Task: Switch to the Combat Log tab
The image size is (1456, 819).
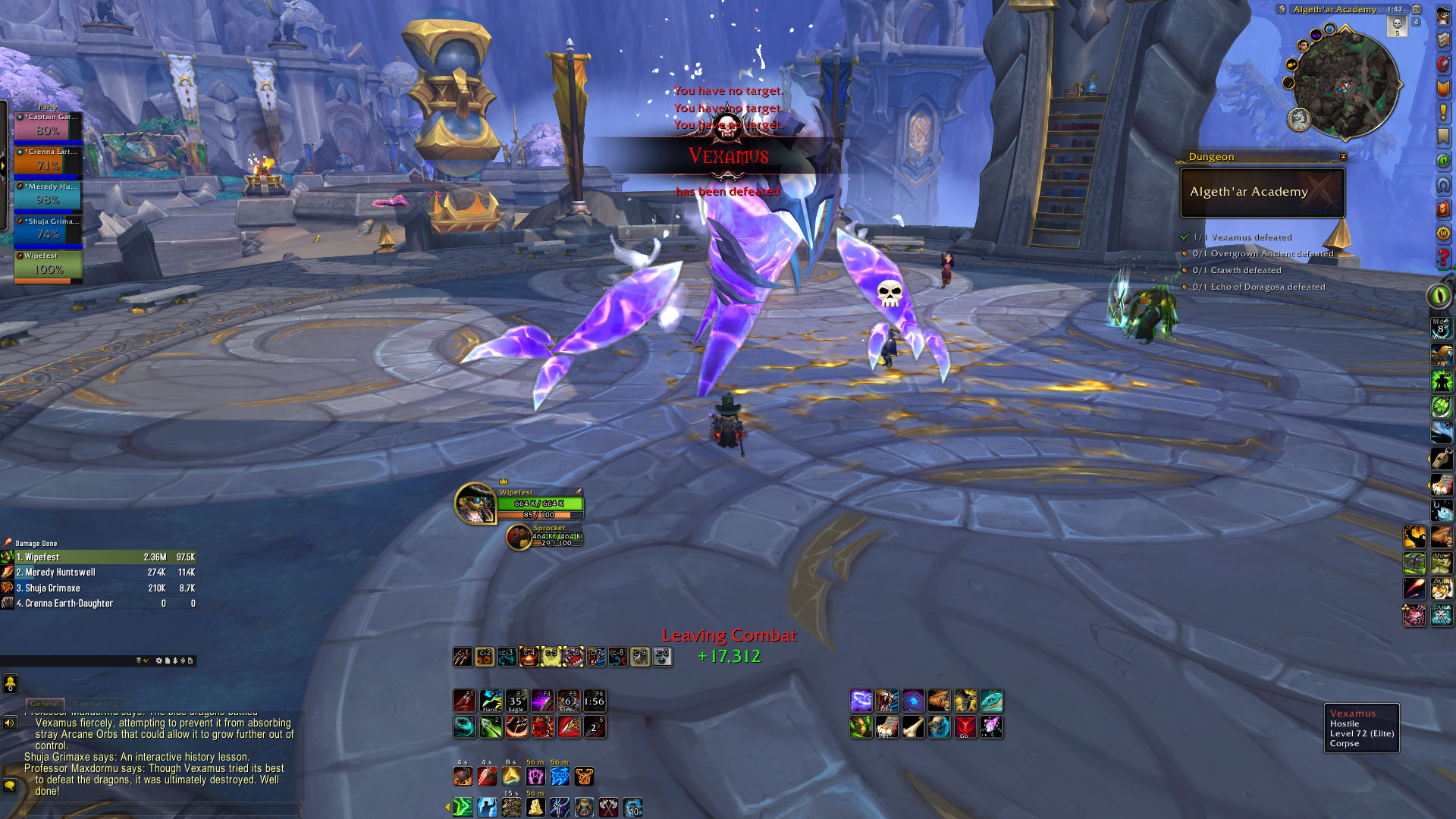Action: click(x=96, y=704)
